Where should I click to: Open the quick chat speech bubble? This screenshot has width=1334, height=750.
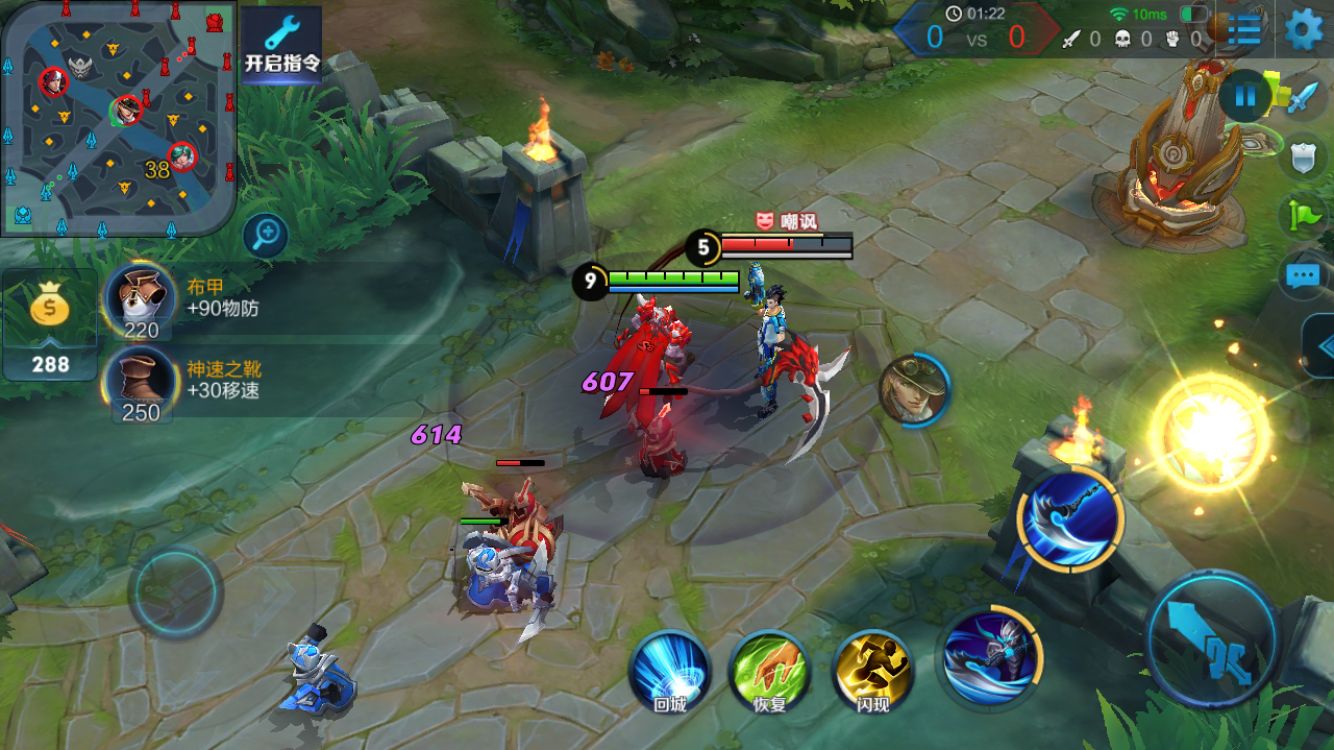click(x=1303, y=275)
